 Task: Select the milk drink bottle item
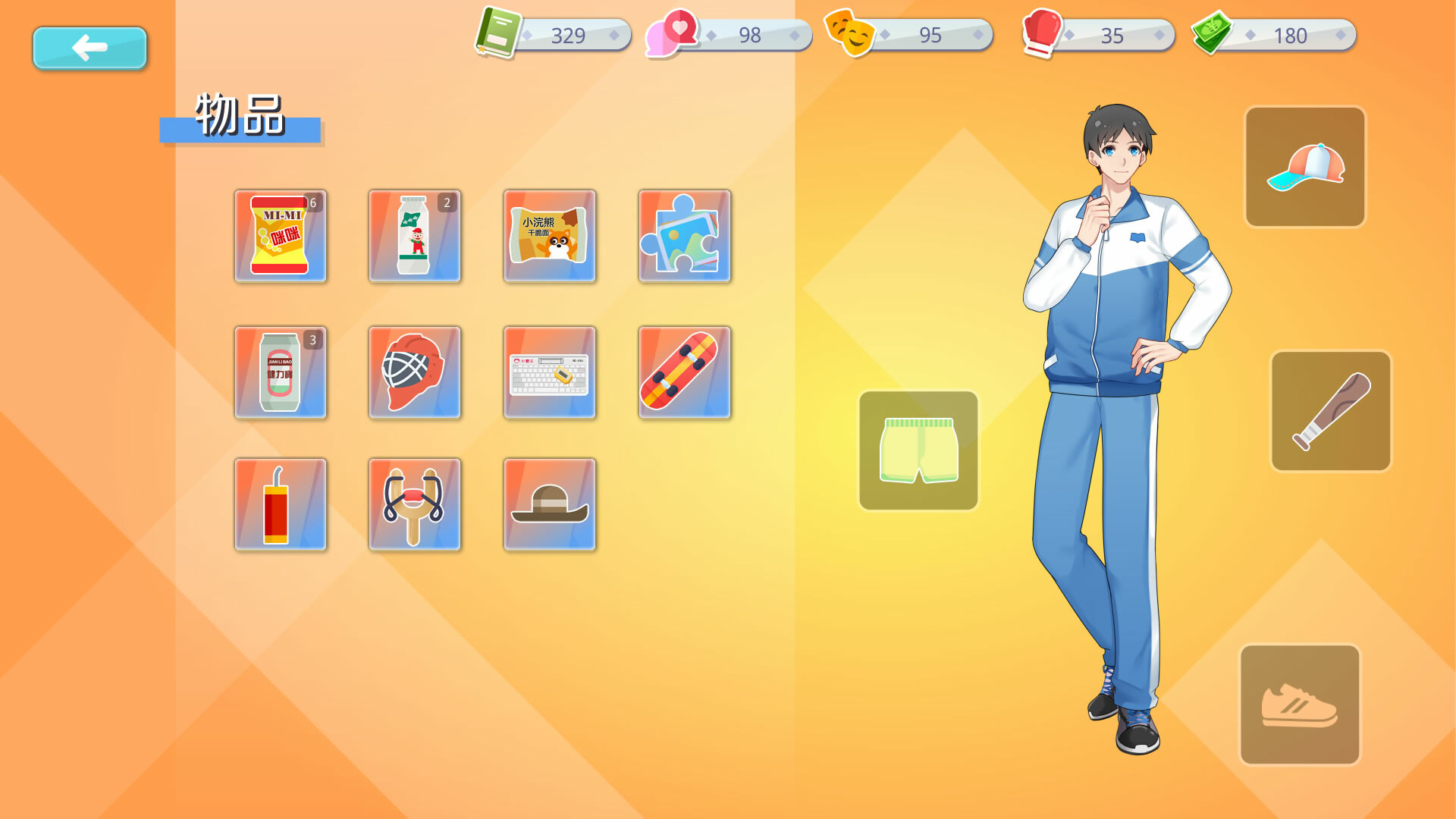click(415, 237)
